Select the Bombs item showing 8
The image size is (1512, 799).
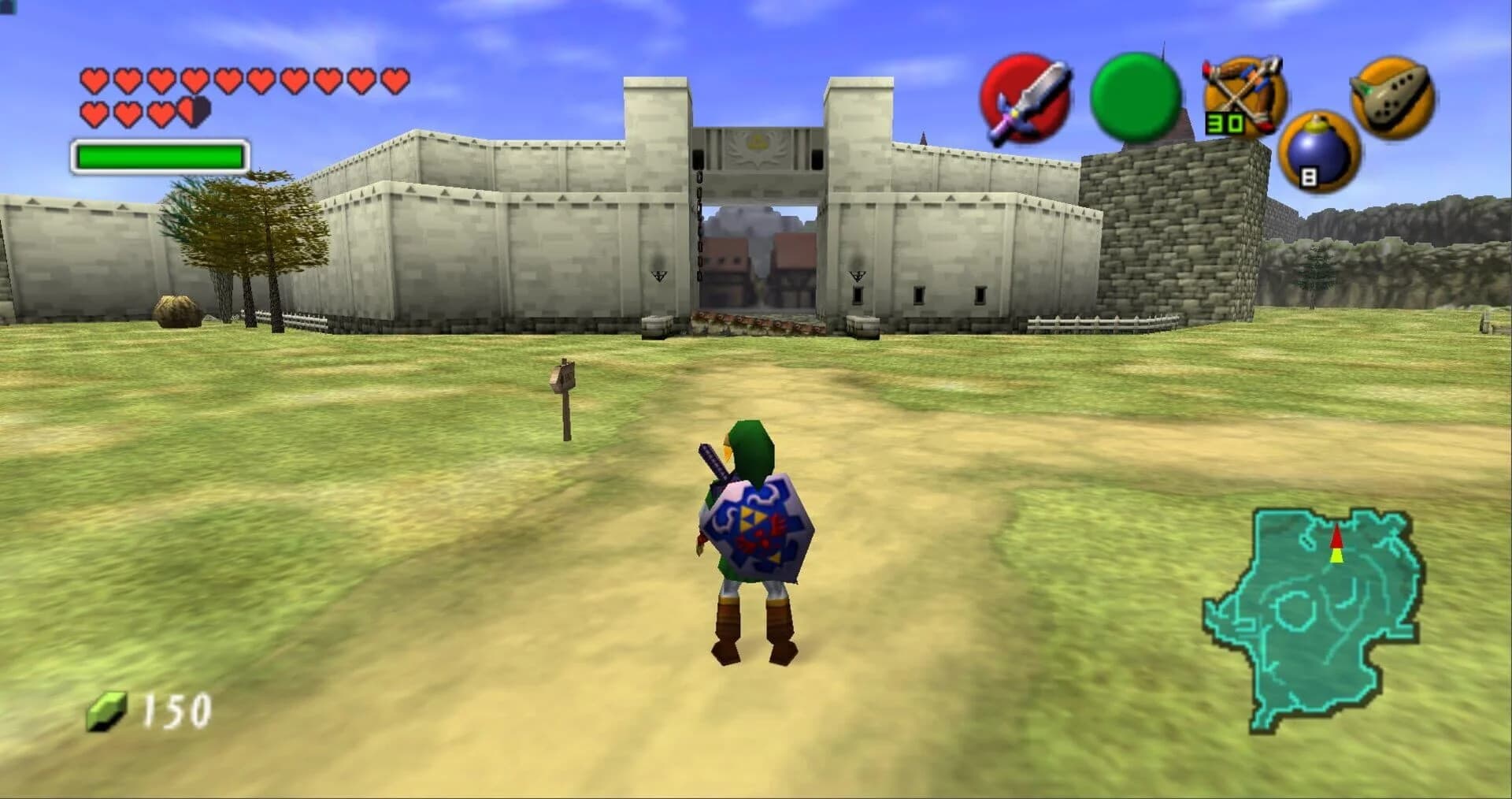1317,152
